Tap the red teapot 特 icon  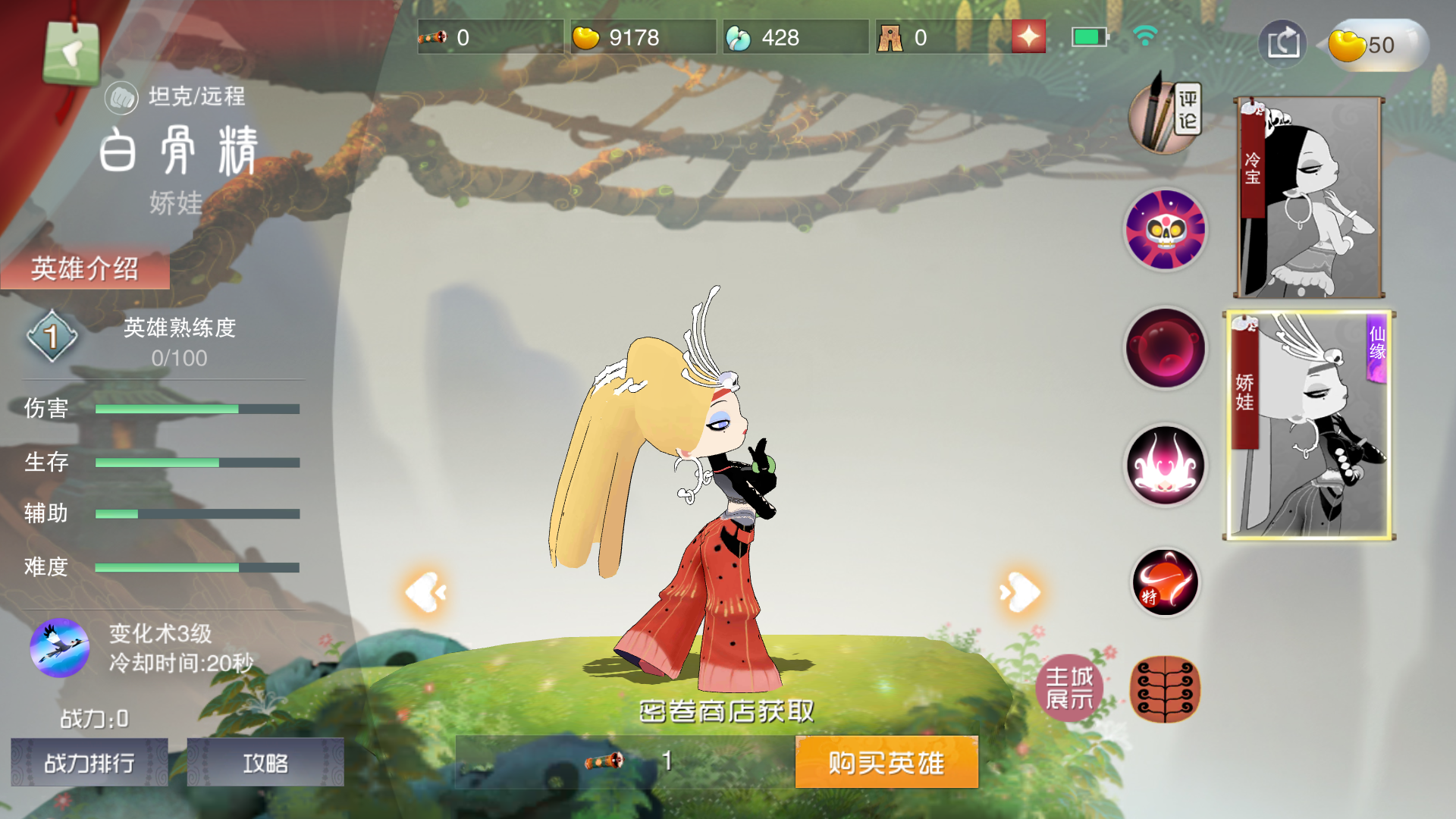1165,582
